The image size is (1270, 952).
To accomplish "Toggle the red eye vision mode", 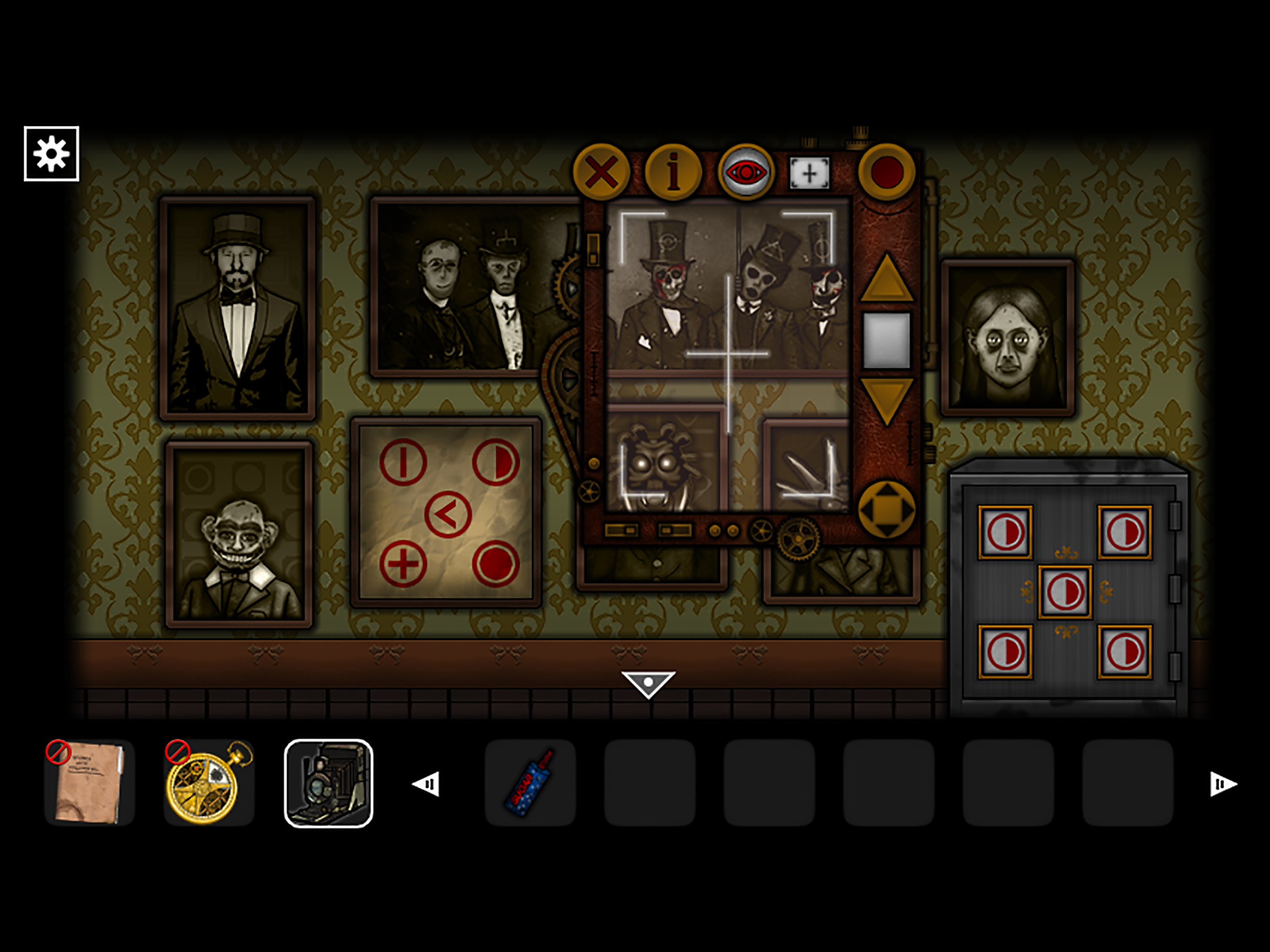I will (745, 172).
